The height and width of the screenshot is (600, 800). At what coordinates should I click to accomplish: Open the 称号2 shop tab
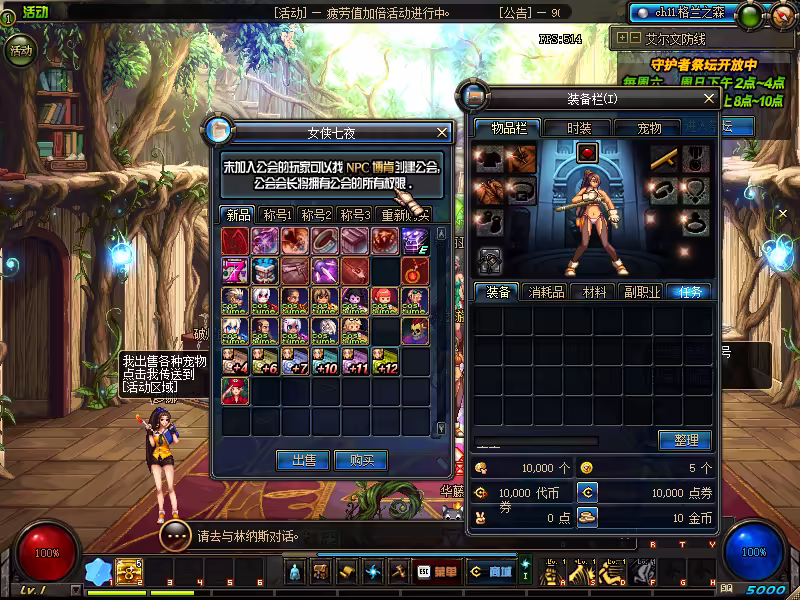click(x=316, y=215)
